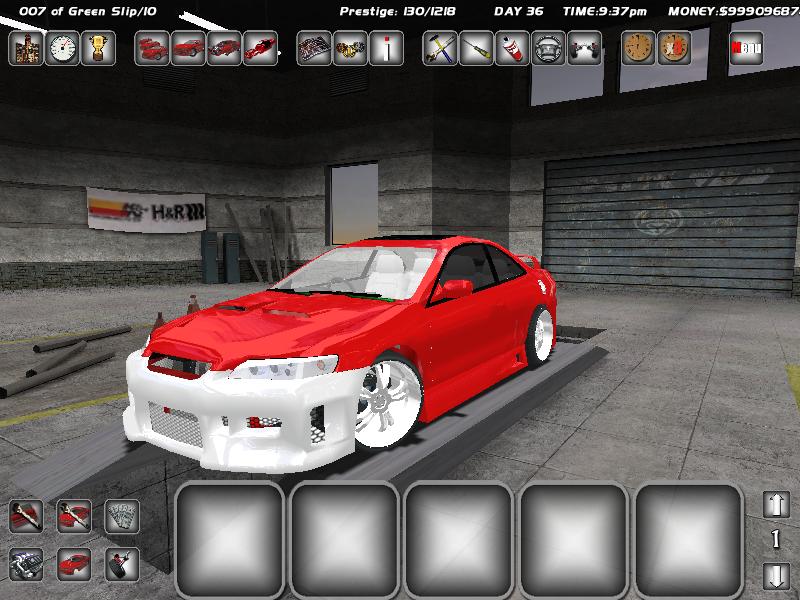The image size is (800, 600).
Task: Click the gold gears icon
Action: 350,47
